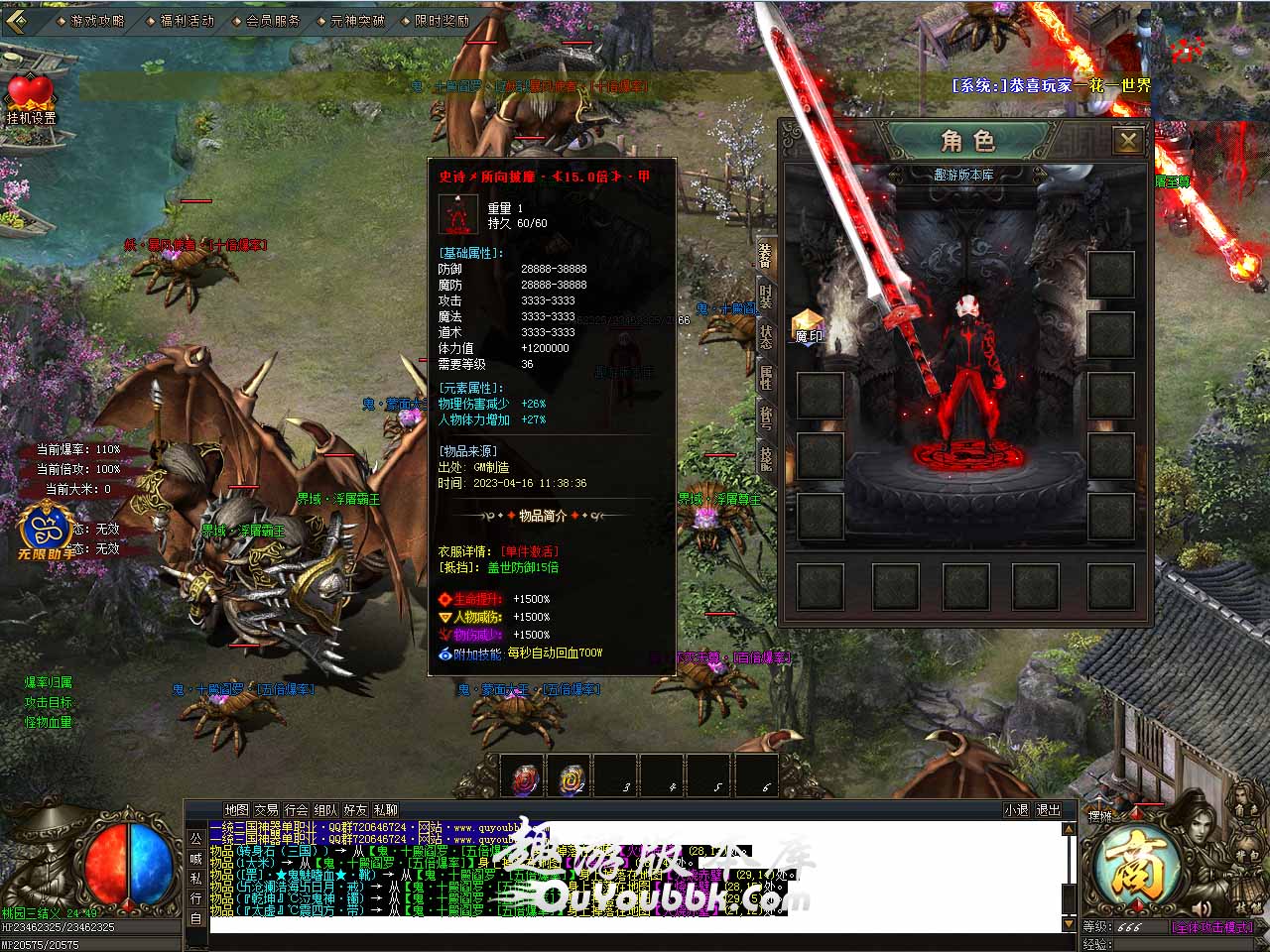Open the 交易 trade button
The height and width of the screenshot is (952, 1270).
(266, 810)
